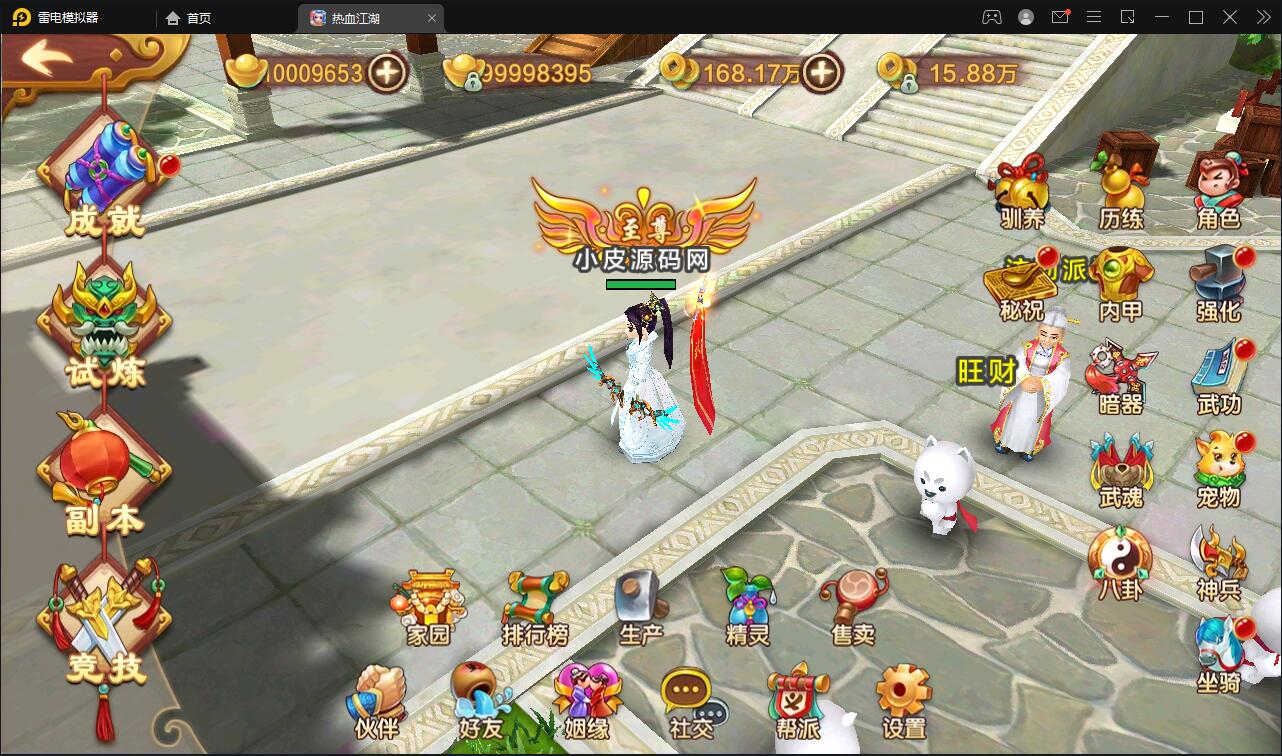Open the emulator hamburger menu
1282x756 pixels.
coord(1093,17)
